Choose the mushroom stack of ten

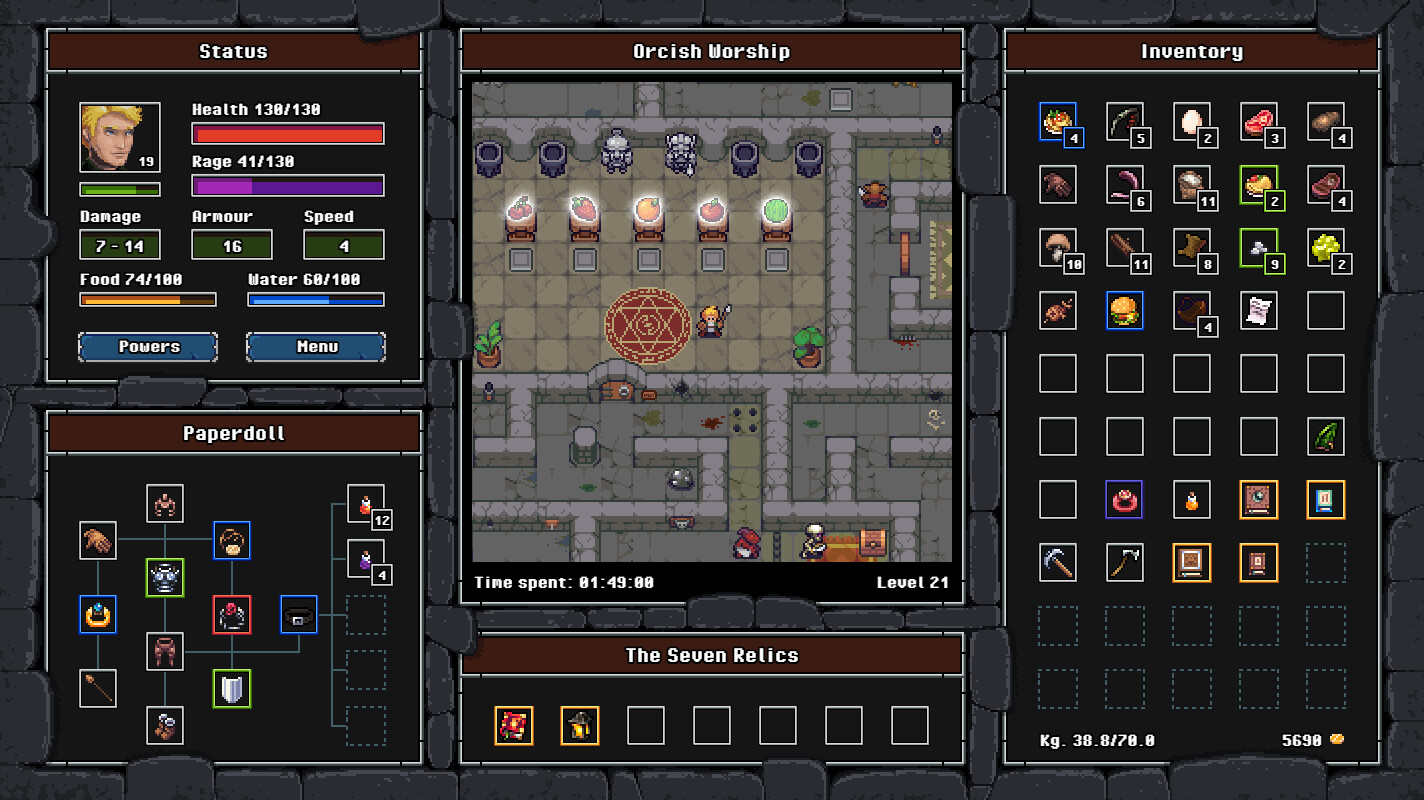coord(1057,248)
